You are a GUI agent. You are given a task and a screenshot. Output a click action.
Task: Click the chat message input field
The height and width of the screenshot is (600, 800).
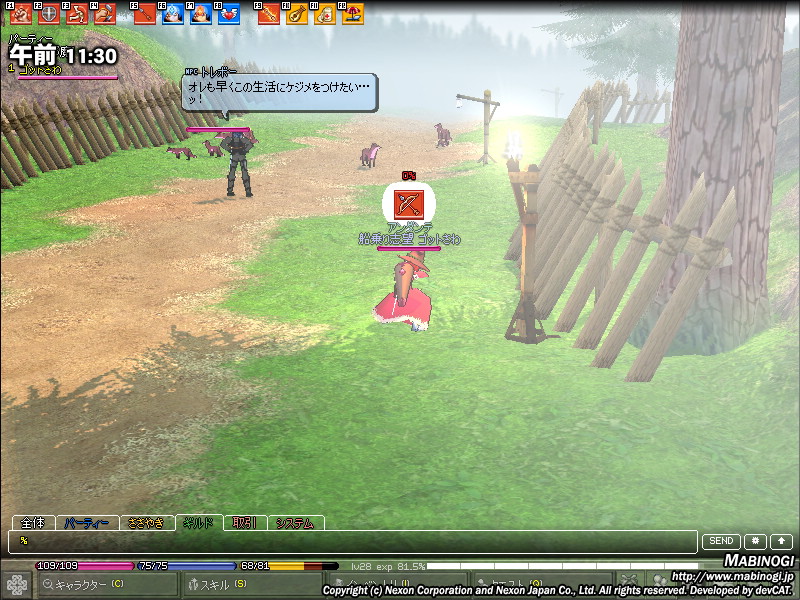point(350,541)
